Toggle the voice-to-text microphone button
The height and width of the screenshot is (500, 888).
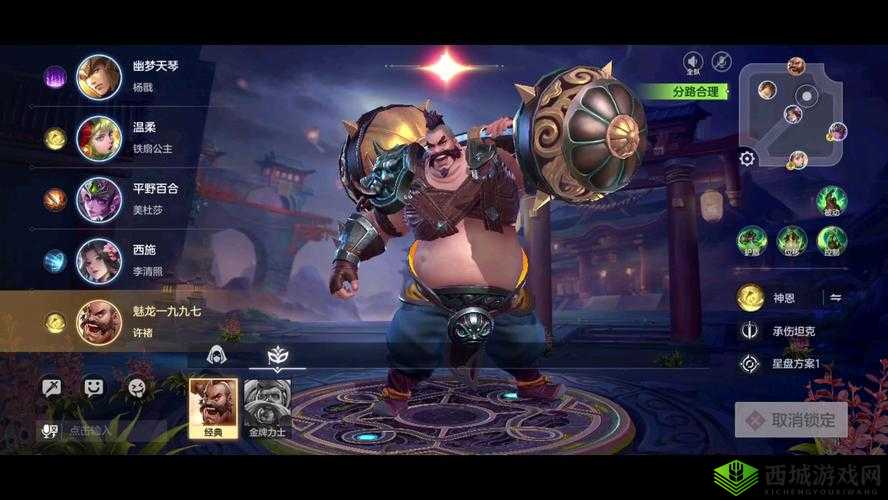pos(49,431)
